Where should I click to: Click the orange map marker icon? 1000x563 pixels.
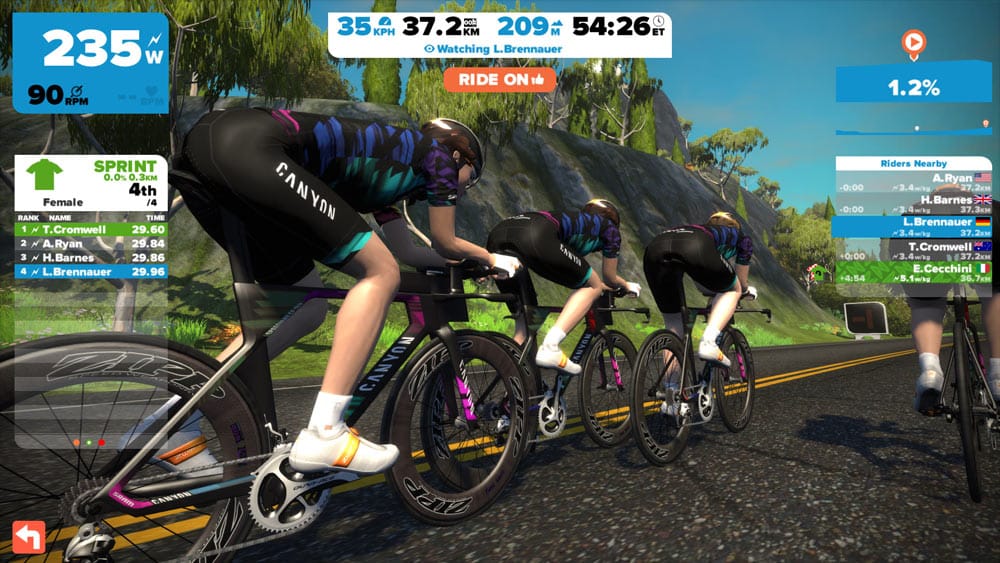[x=912, y=43]
